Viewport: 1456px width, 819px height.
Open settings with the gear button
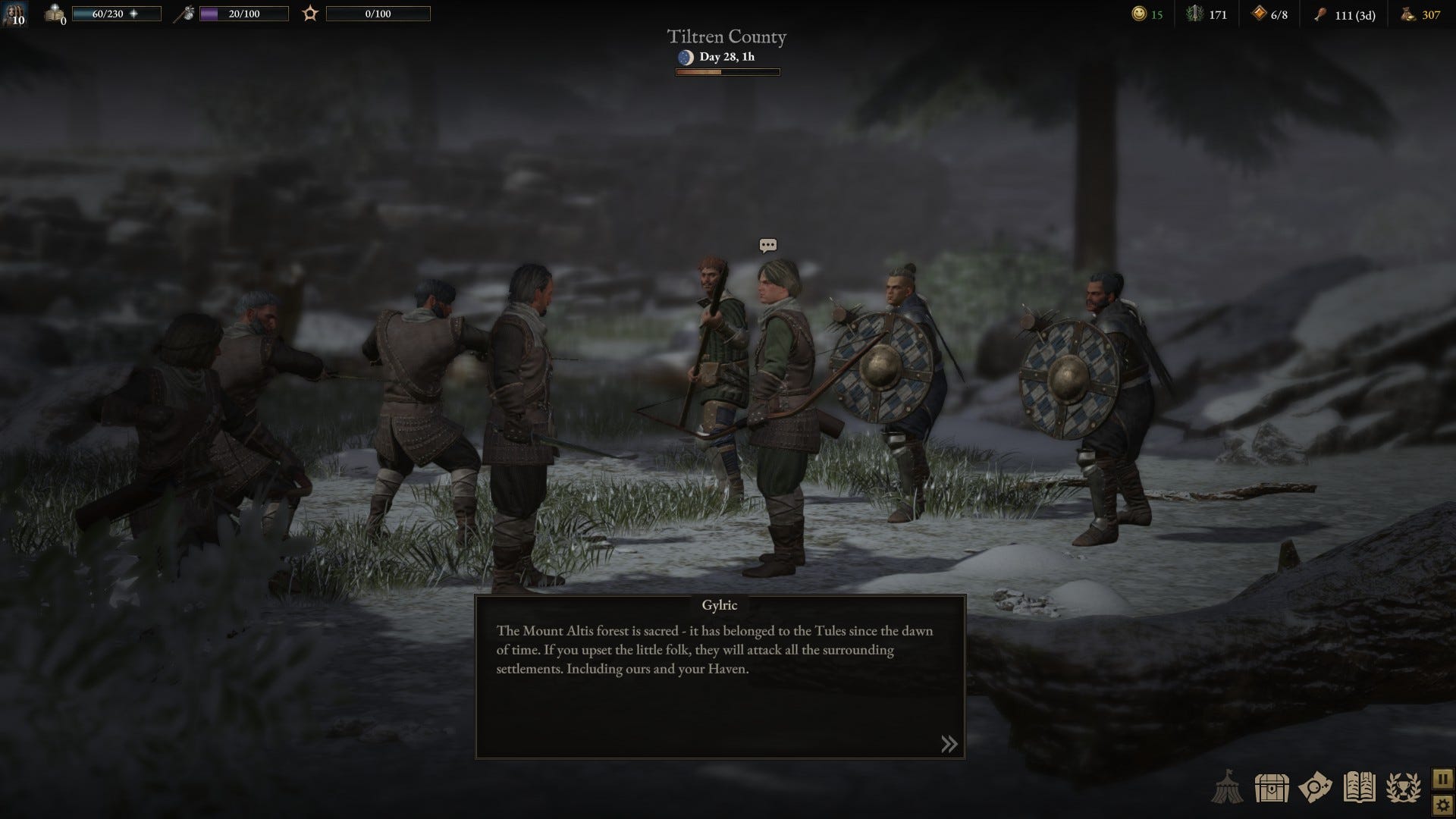[x=1442, y=805]
